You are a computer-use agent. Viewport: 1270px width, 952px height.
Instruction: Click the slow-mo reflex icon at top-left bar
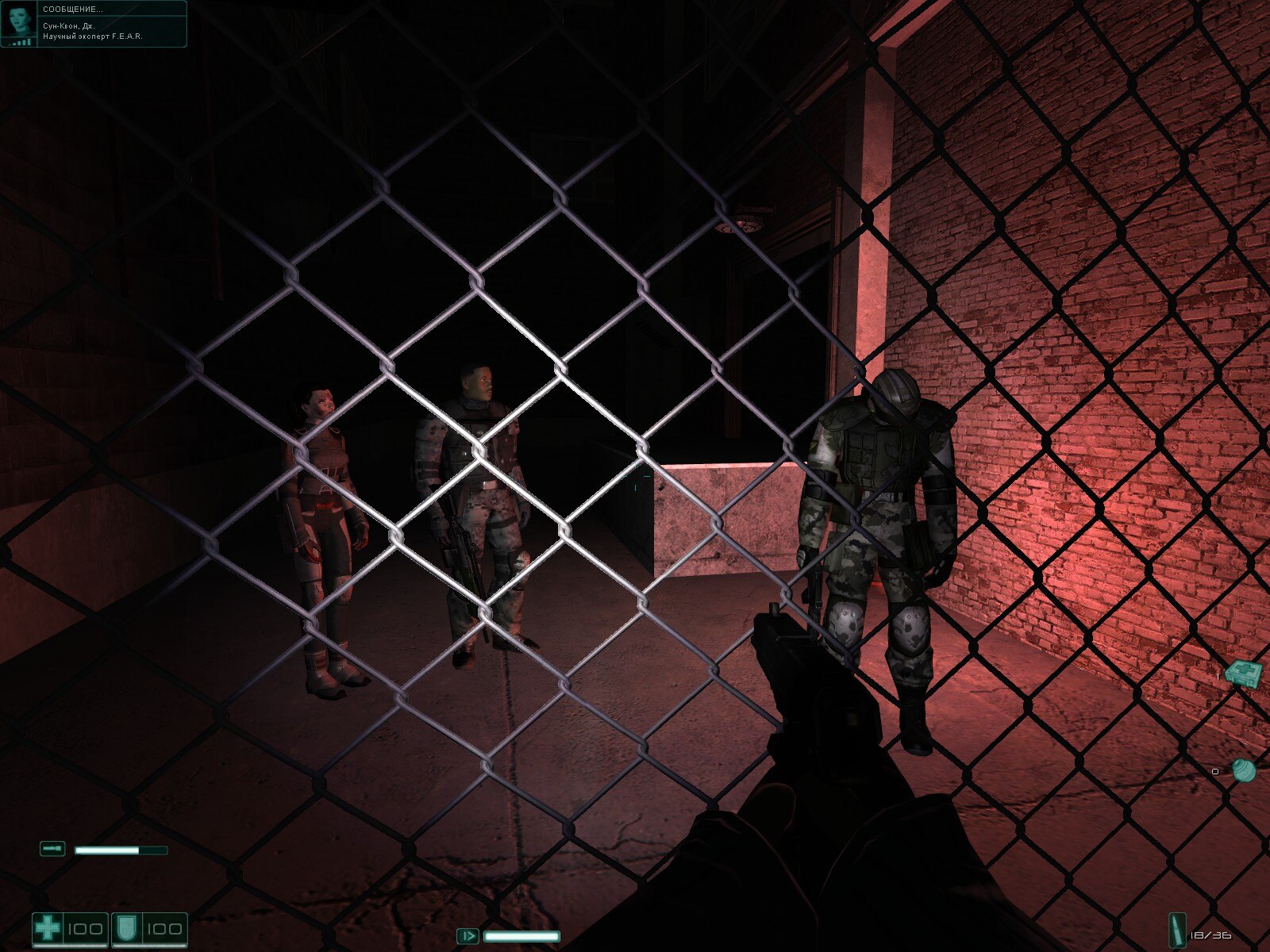pos(51,848)
